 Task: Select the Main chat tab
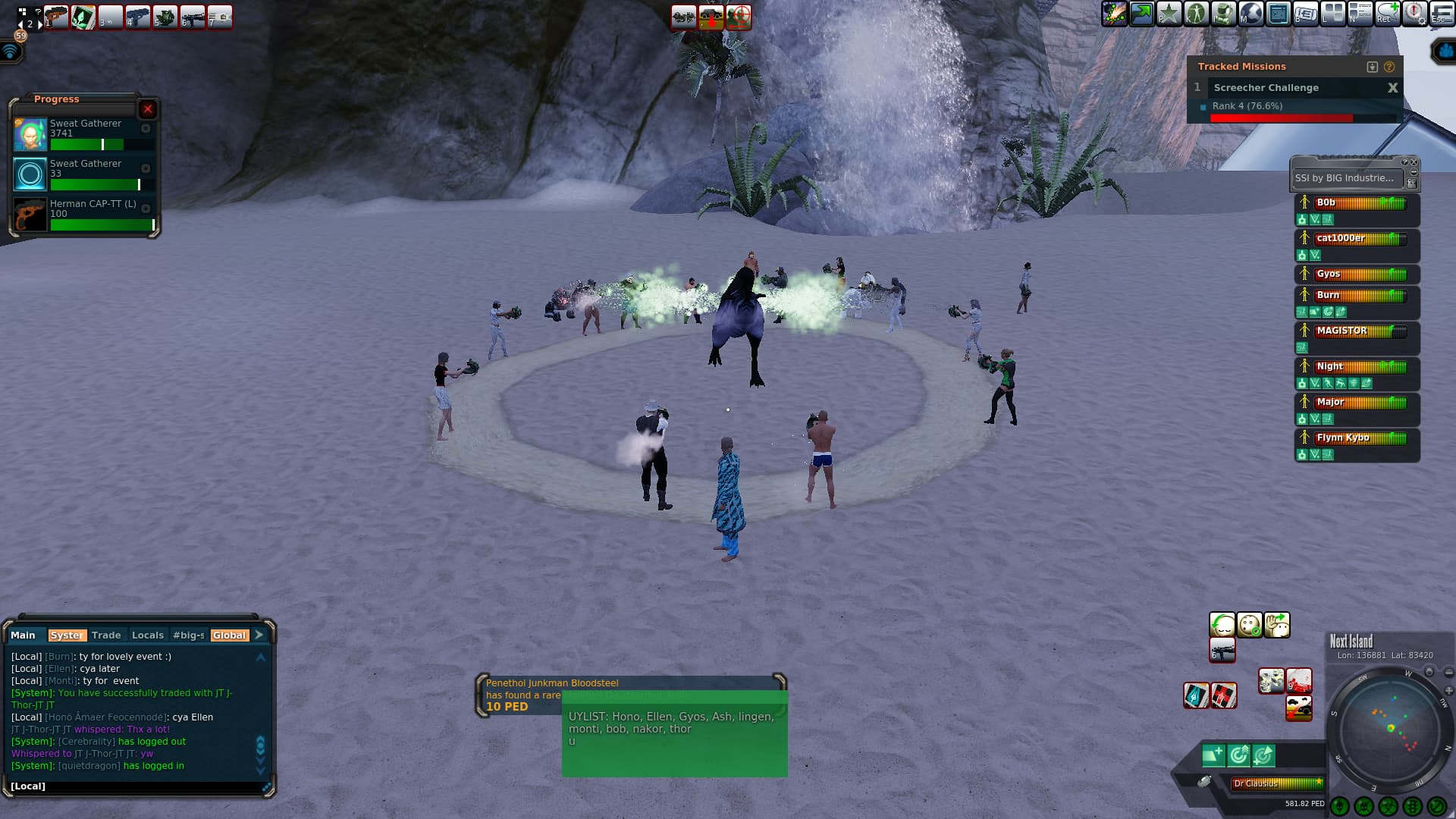[x=23, y=635]
